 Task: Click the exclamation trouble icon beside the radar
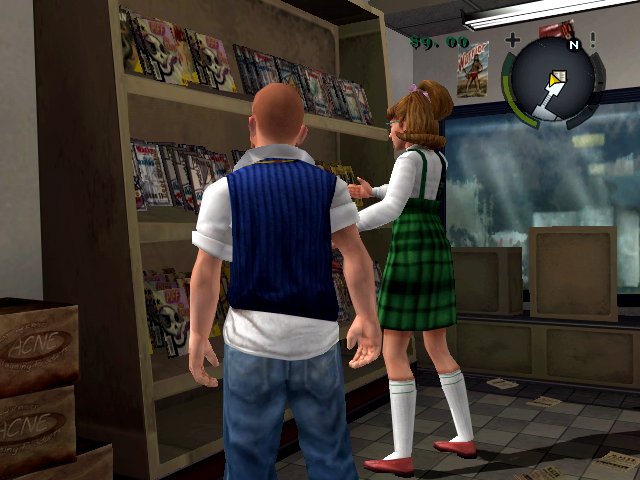coord(593,41)
